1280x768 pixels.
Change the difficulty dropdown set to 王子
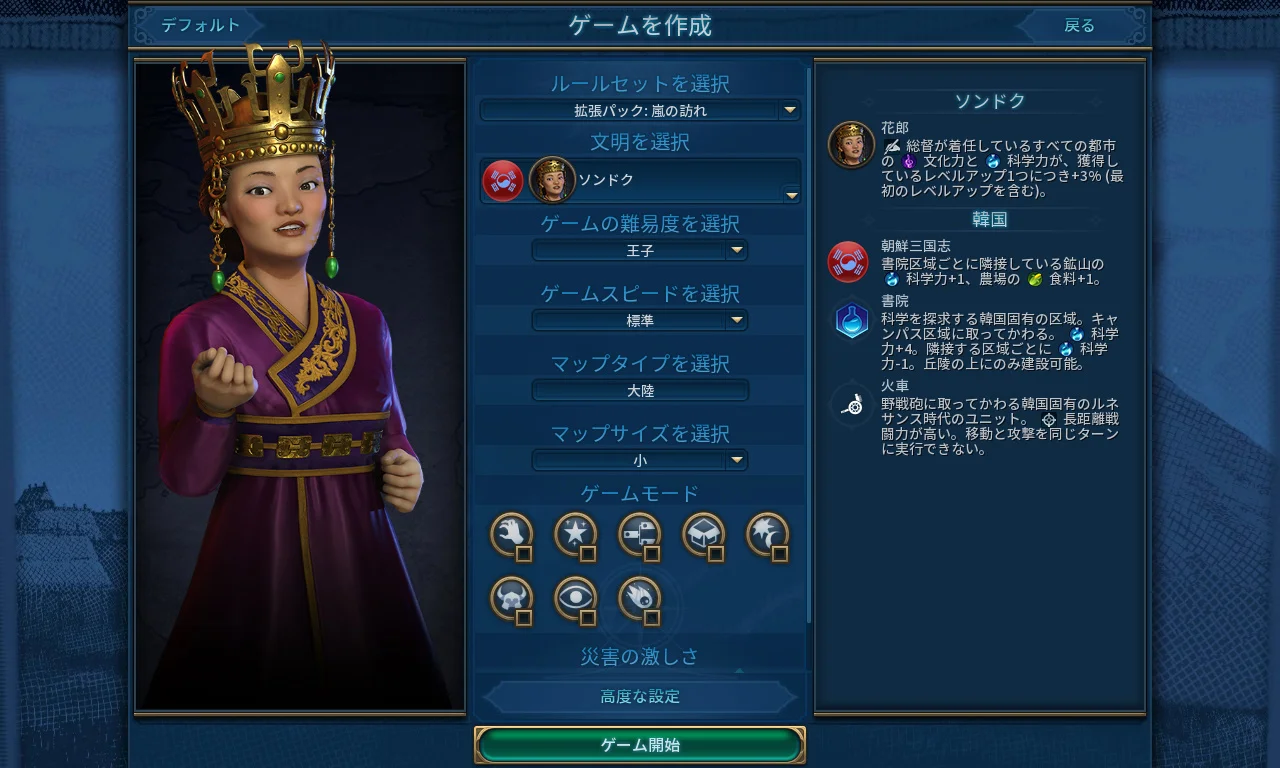pos(640,250)
